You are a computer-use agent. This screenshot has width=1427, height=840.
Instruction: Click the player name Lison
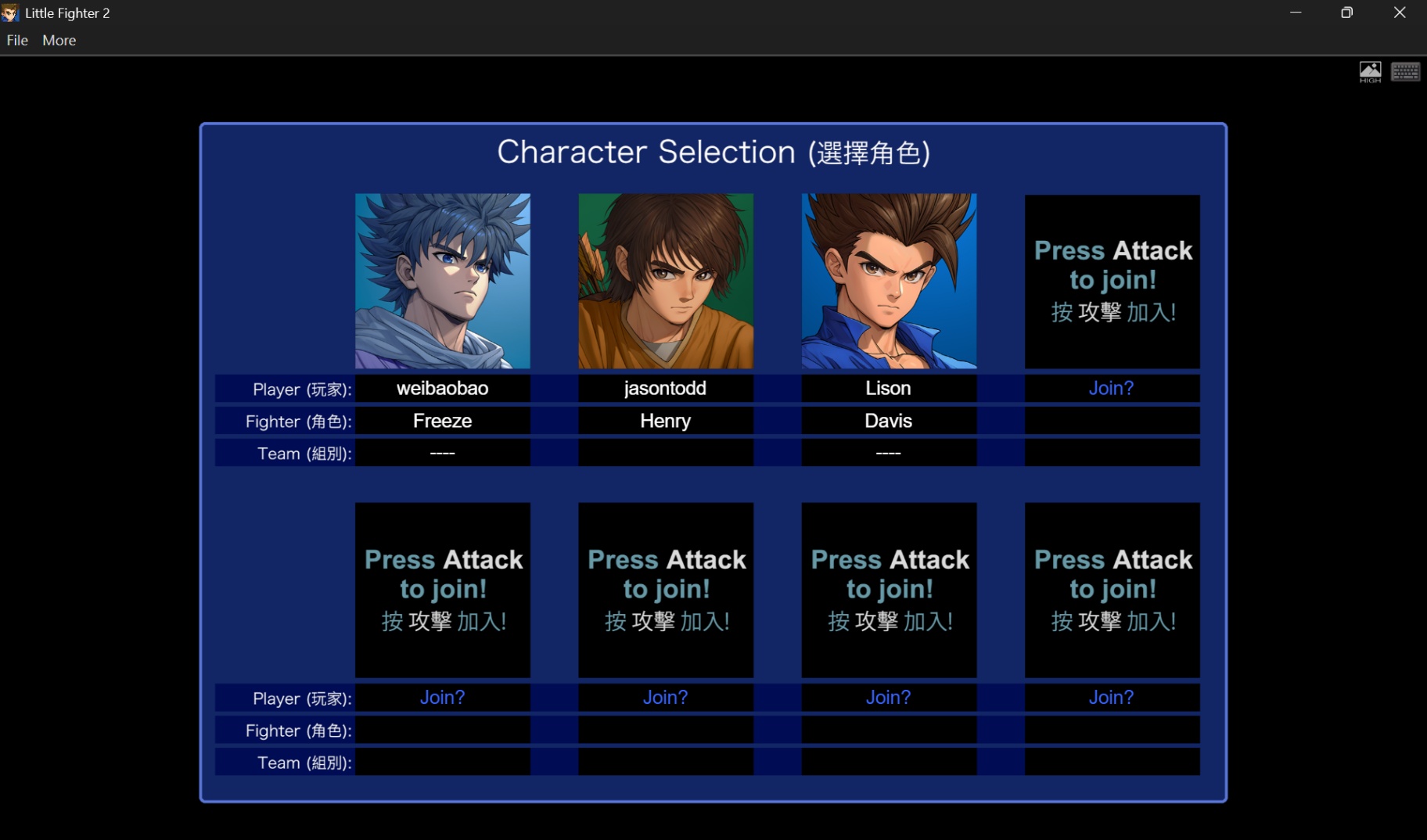click(888, 388)
